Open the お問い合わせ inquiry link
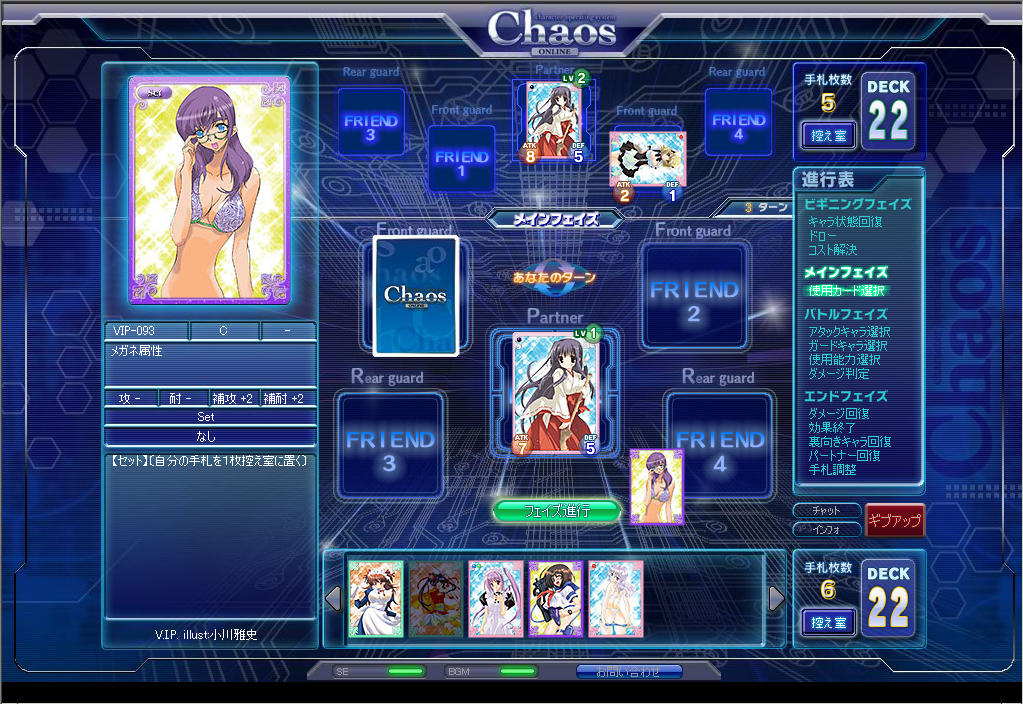Image resolution: width=1023 pixels, height=704 pixels. click(629, 671)
